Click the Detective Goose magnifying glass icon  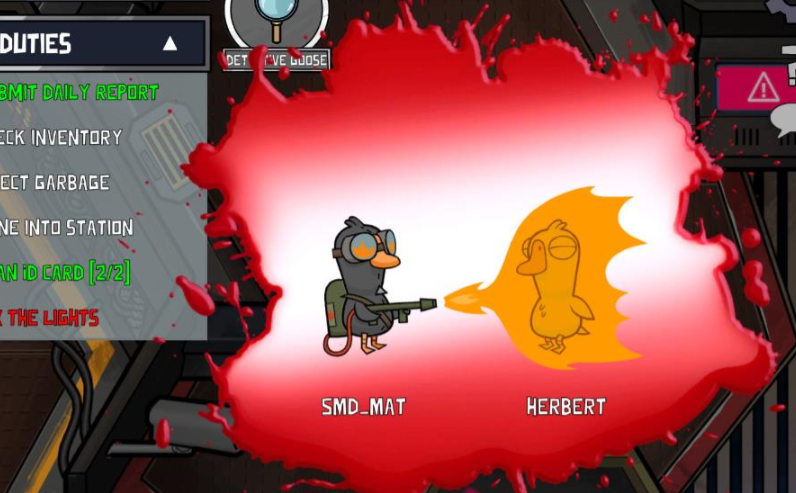click(x=276, y=22)
